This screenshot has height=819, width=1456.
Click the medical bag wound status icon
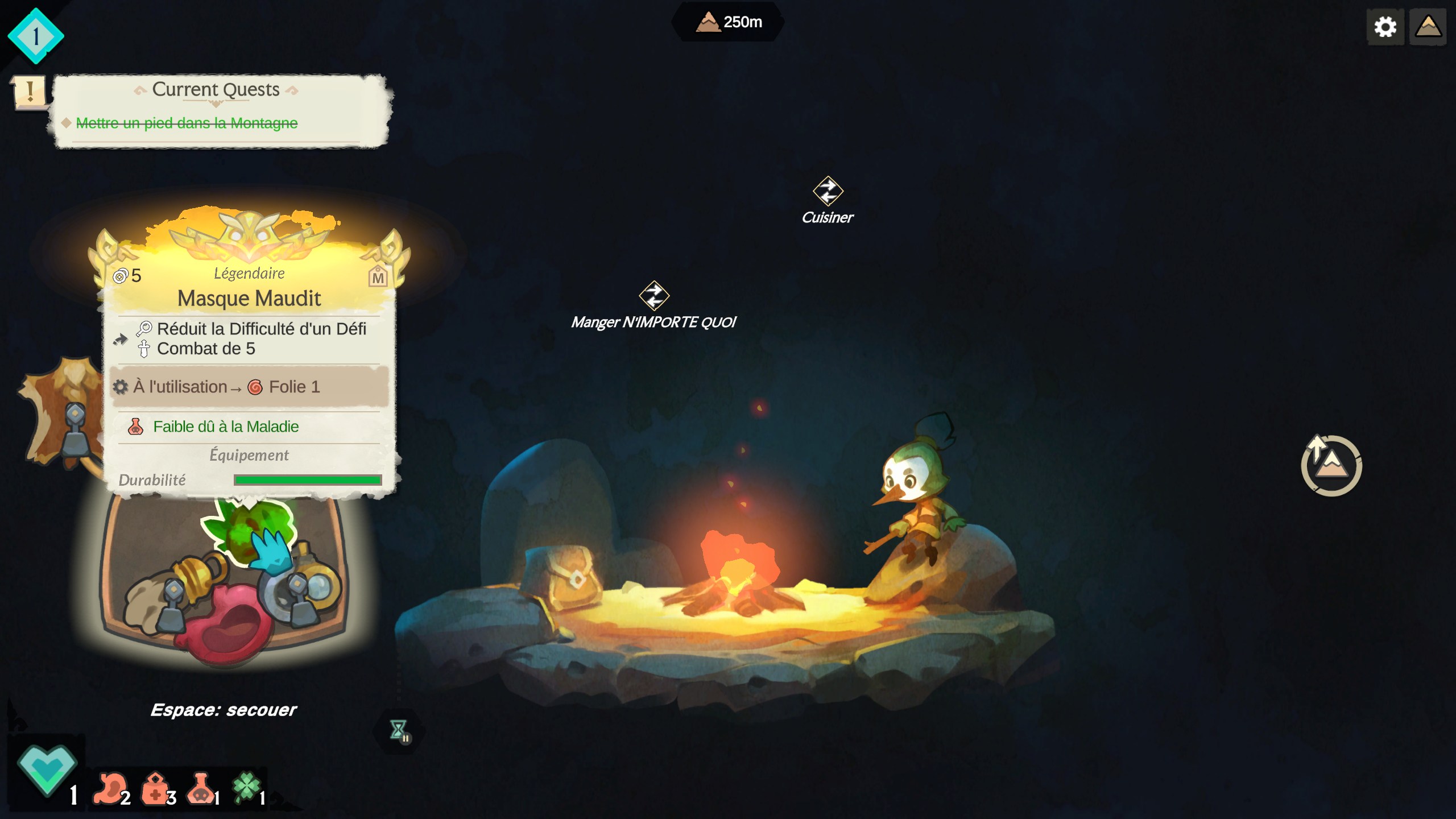click(155, 788)
